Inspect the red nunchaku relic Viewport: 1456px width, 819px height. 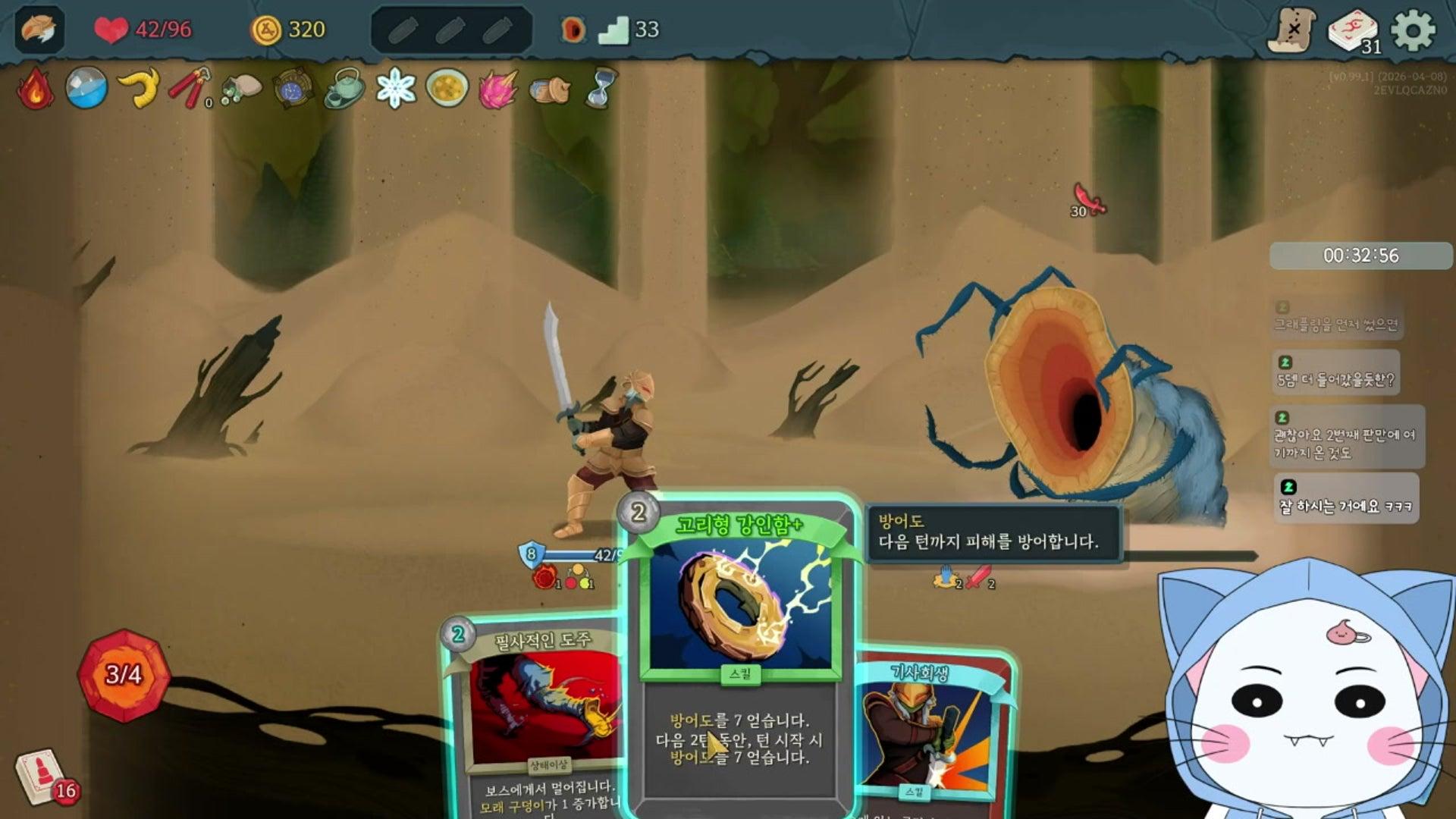click(190, 89)
